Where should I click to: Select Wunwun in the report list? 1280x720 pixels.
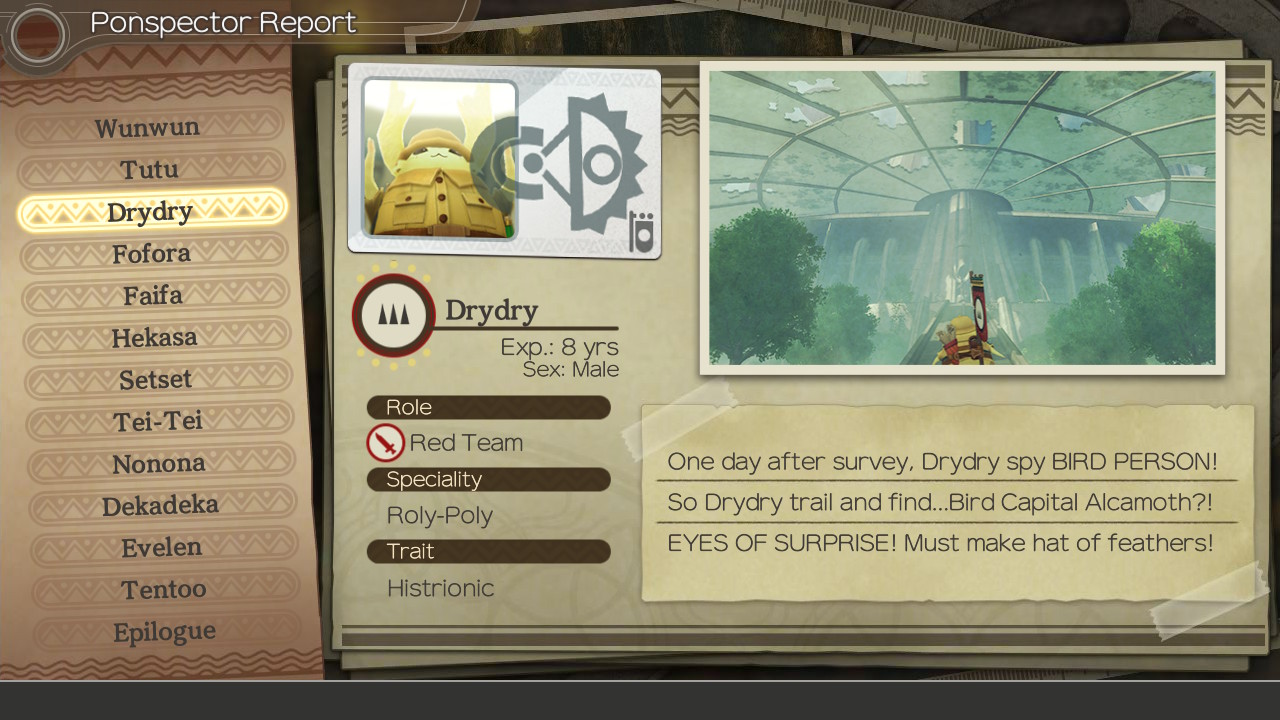coord(148,128)
